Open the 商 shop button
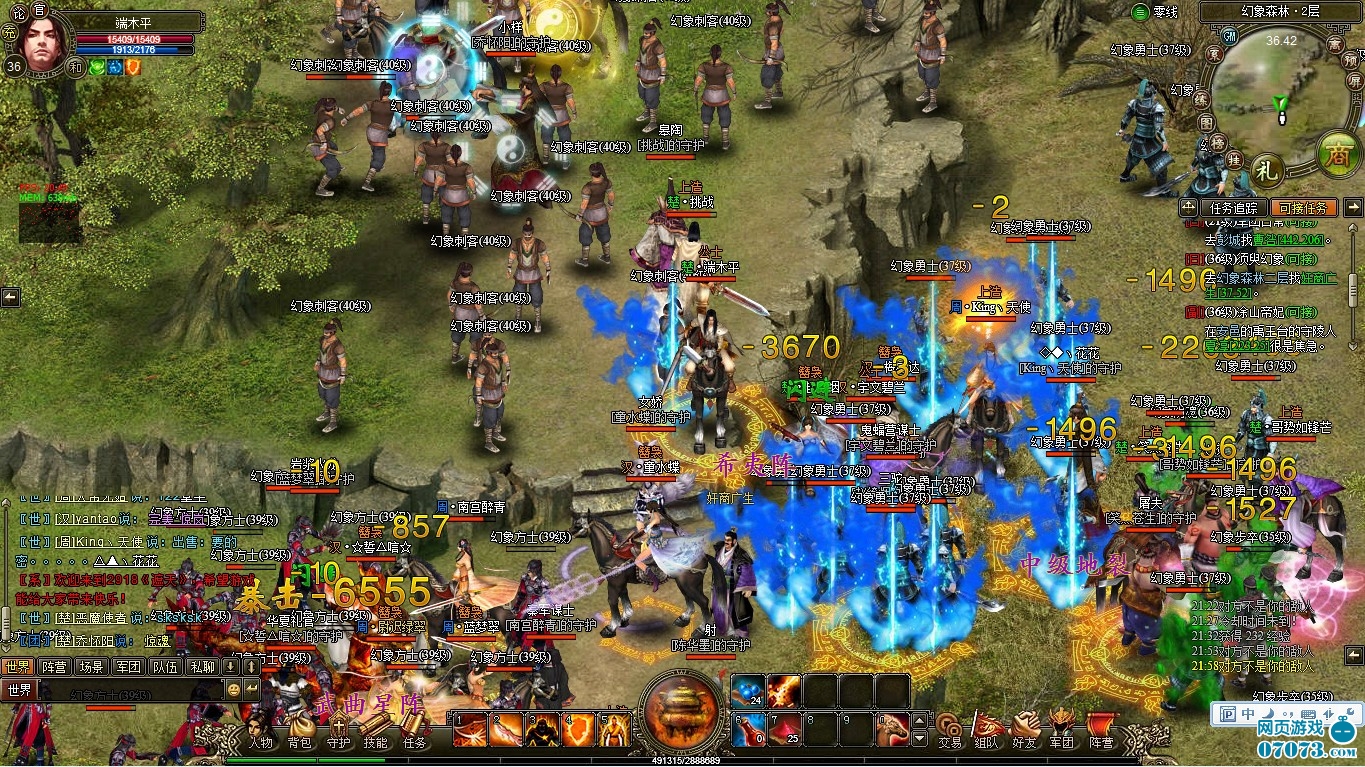Image resolution: width=1365 pixels, height=767 pixels. [x=1335, y=154]
